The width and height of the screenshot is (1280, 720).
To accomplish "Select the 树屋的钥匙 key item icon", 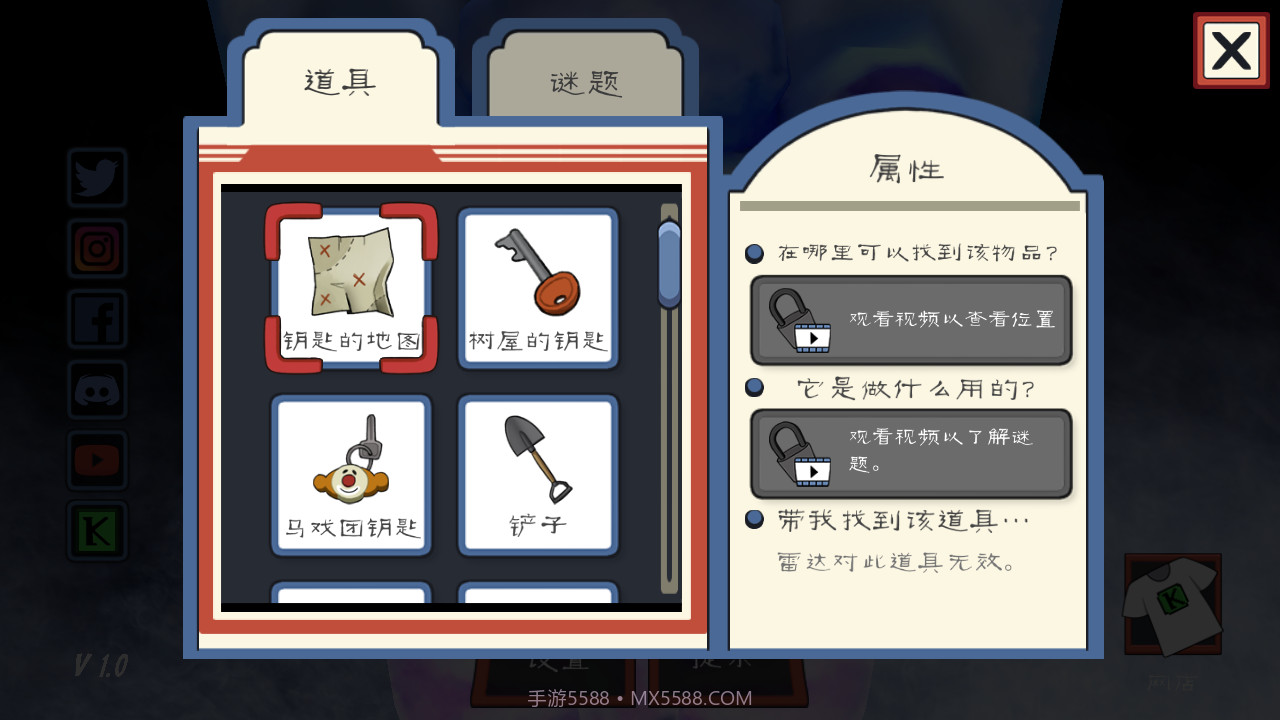I will (x=538, y=288).
